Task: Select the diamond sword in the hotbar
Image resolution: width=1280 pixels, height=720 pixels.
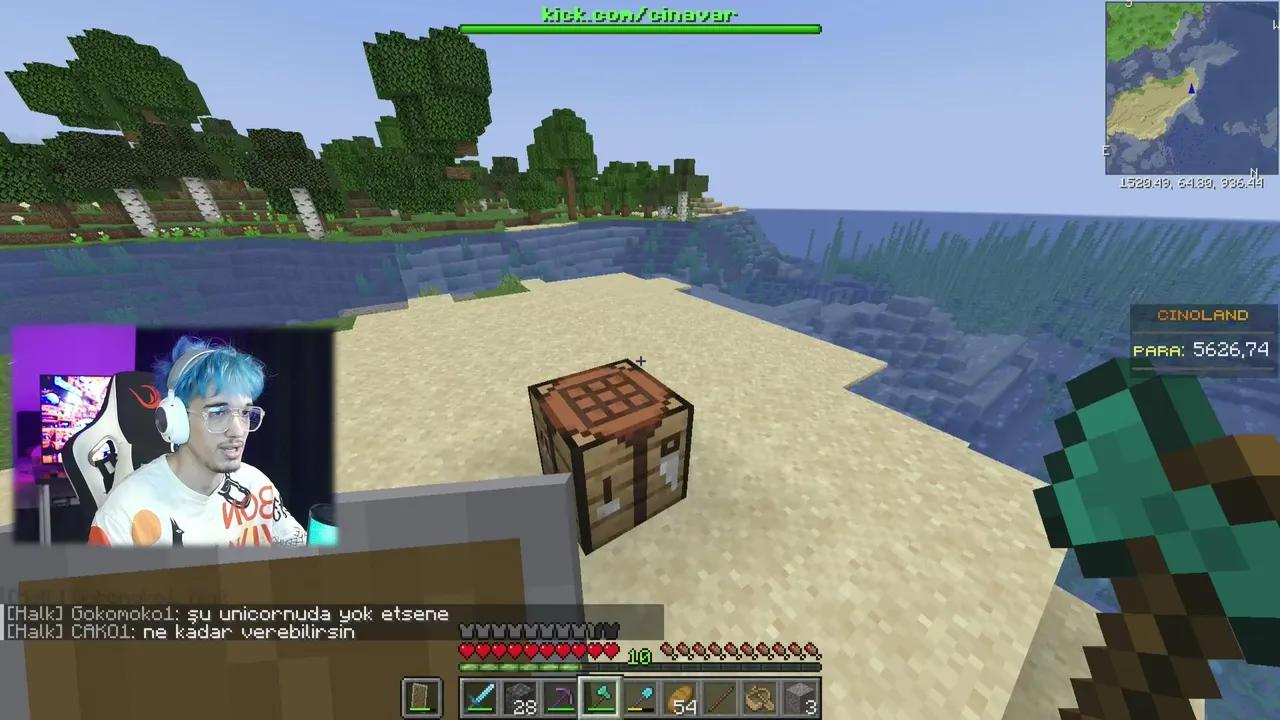Action: coord(480,697)
